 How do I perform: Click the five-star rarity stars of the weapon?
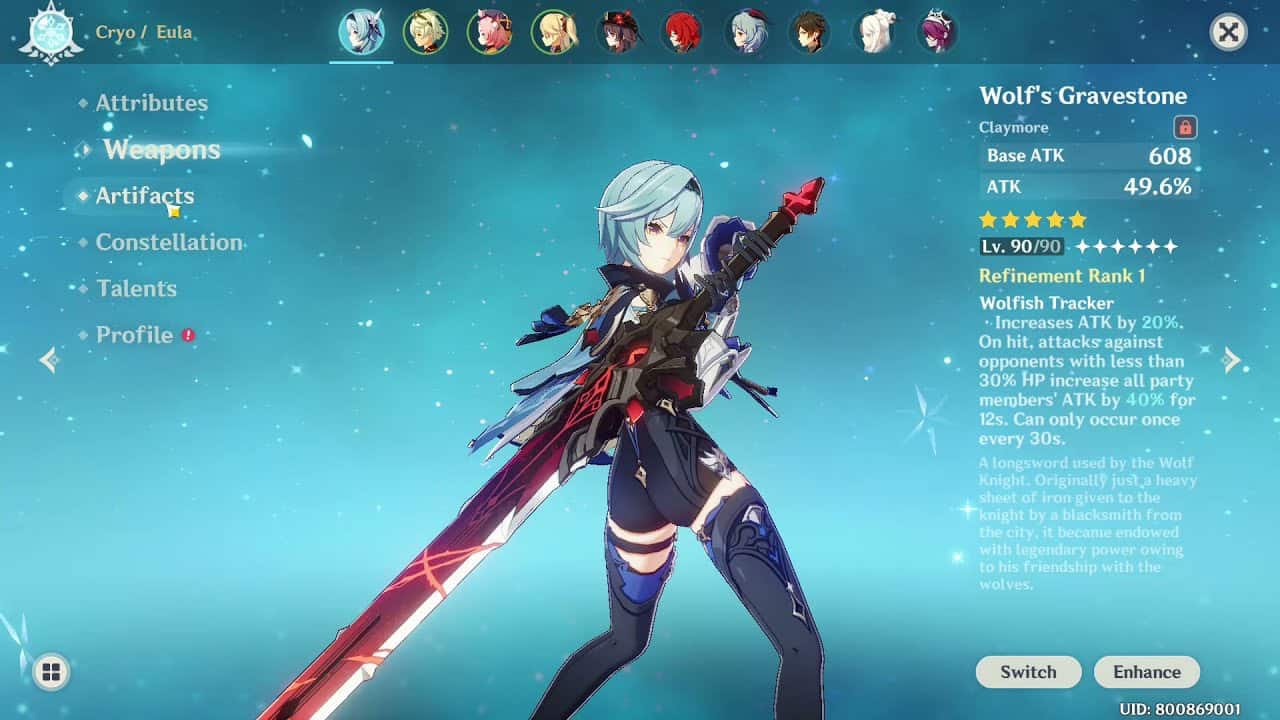point(1029,217)
